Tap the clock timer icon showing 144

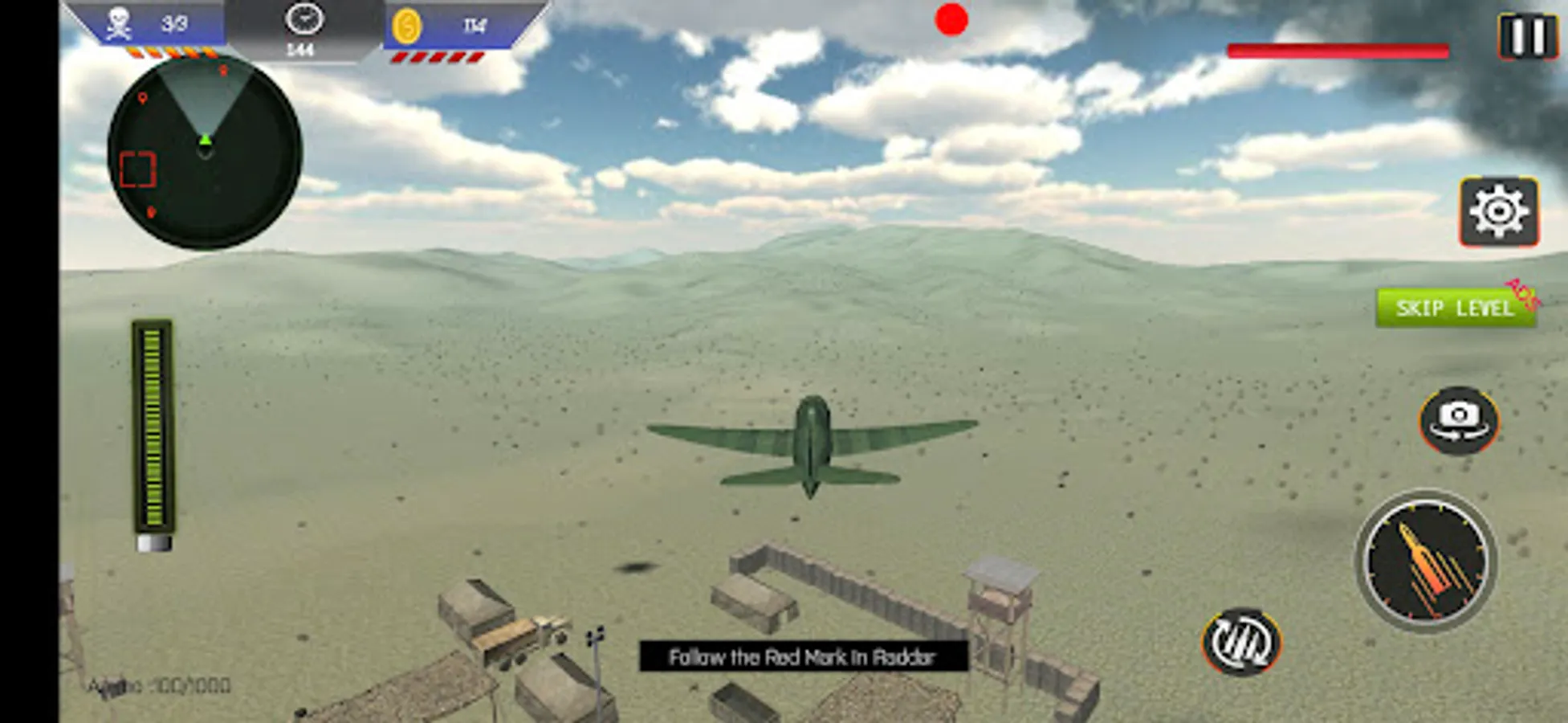[x=303, y=24]
